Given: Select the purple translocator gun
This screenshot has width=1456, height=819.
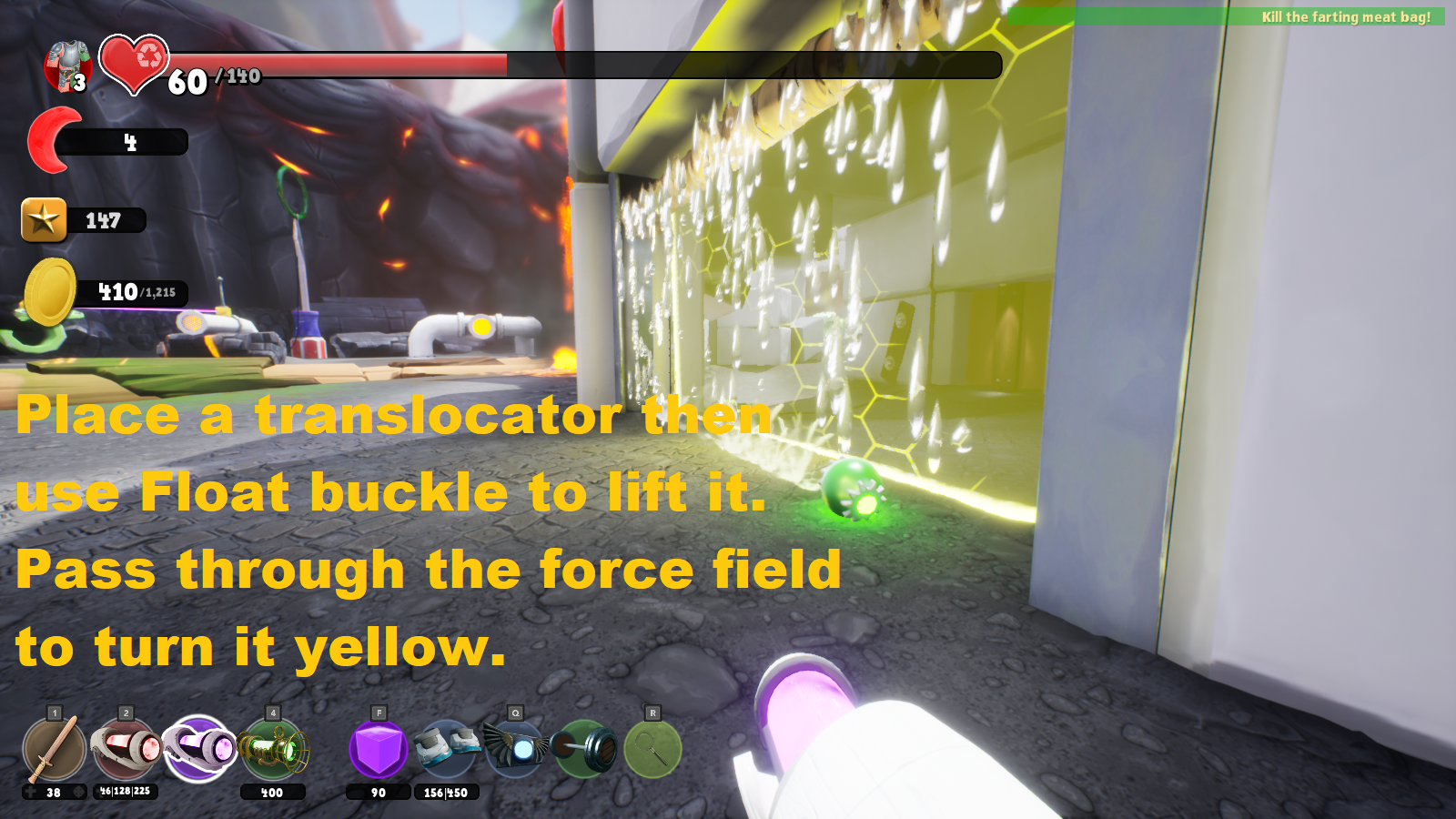Looking at the screenshot, I should tap(196, 749).
